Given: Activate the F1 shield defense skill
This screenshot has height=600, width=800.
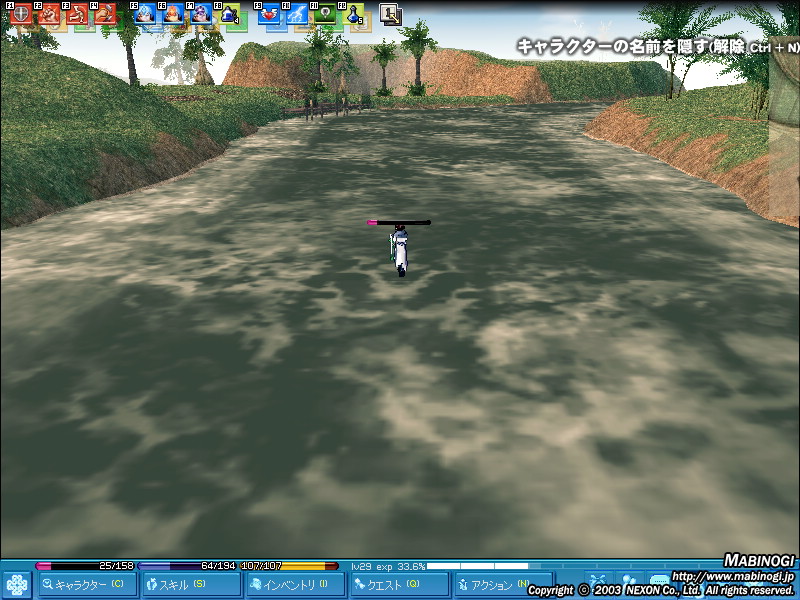Looking at the screenshot, I should click(21, 14).
